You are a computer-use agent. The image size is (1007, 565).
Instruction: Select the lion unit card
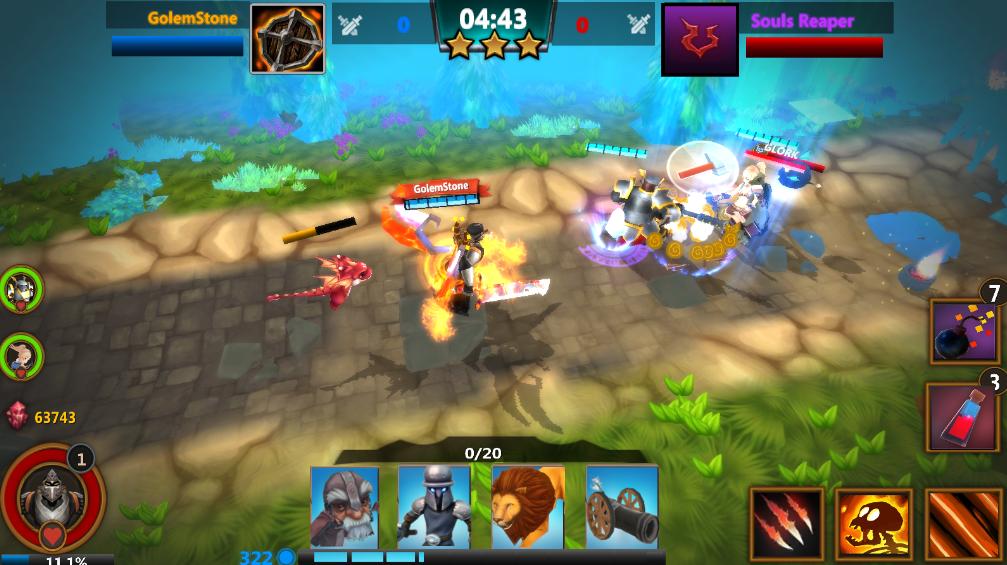tap(527, 507)
